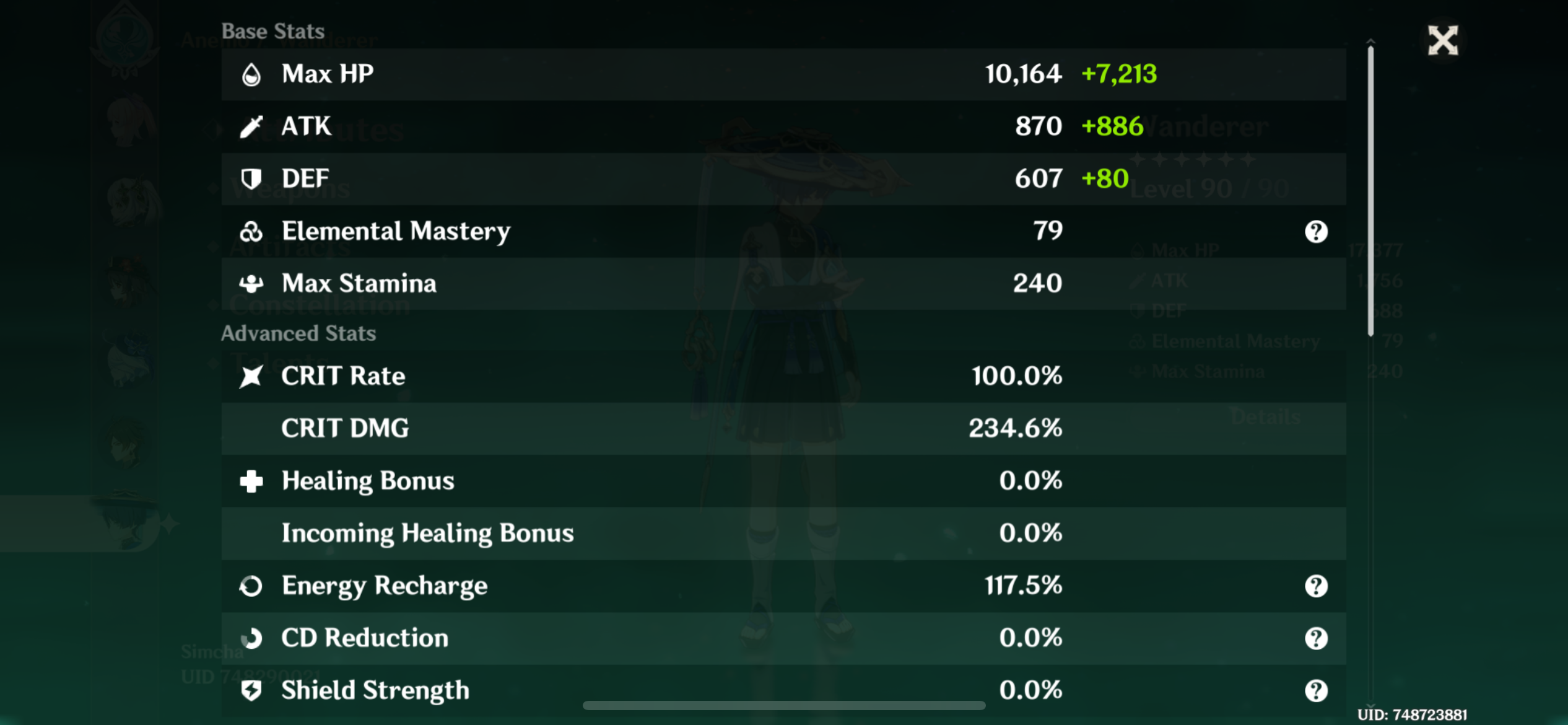
Task: Click the Shield Strength icon
Action: (251, 690)
